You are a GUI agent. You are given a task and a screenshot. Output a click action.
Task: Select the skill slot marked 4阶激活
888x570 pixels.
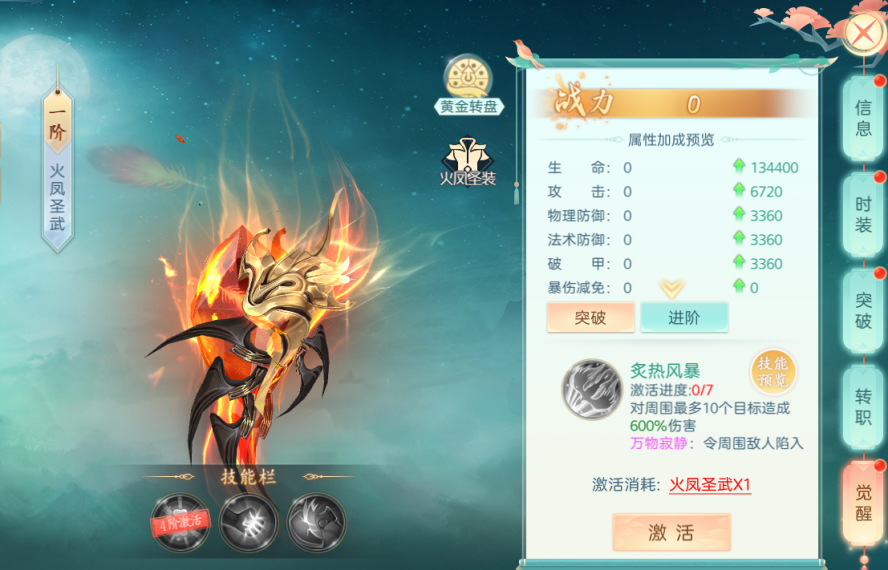click(x=181, y=522)
